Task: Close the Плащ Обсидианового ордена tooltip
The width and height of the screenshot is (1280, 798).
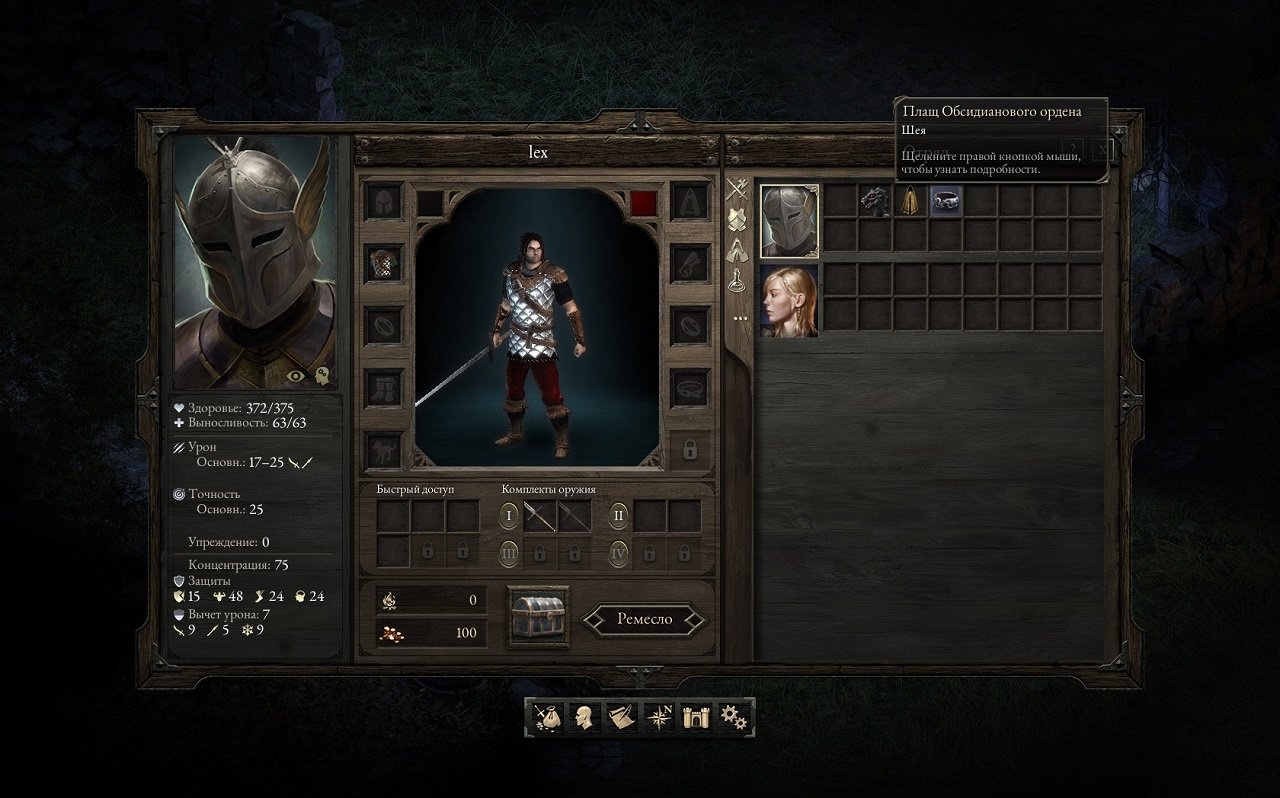Action: 1101,150
